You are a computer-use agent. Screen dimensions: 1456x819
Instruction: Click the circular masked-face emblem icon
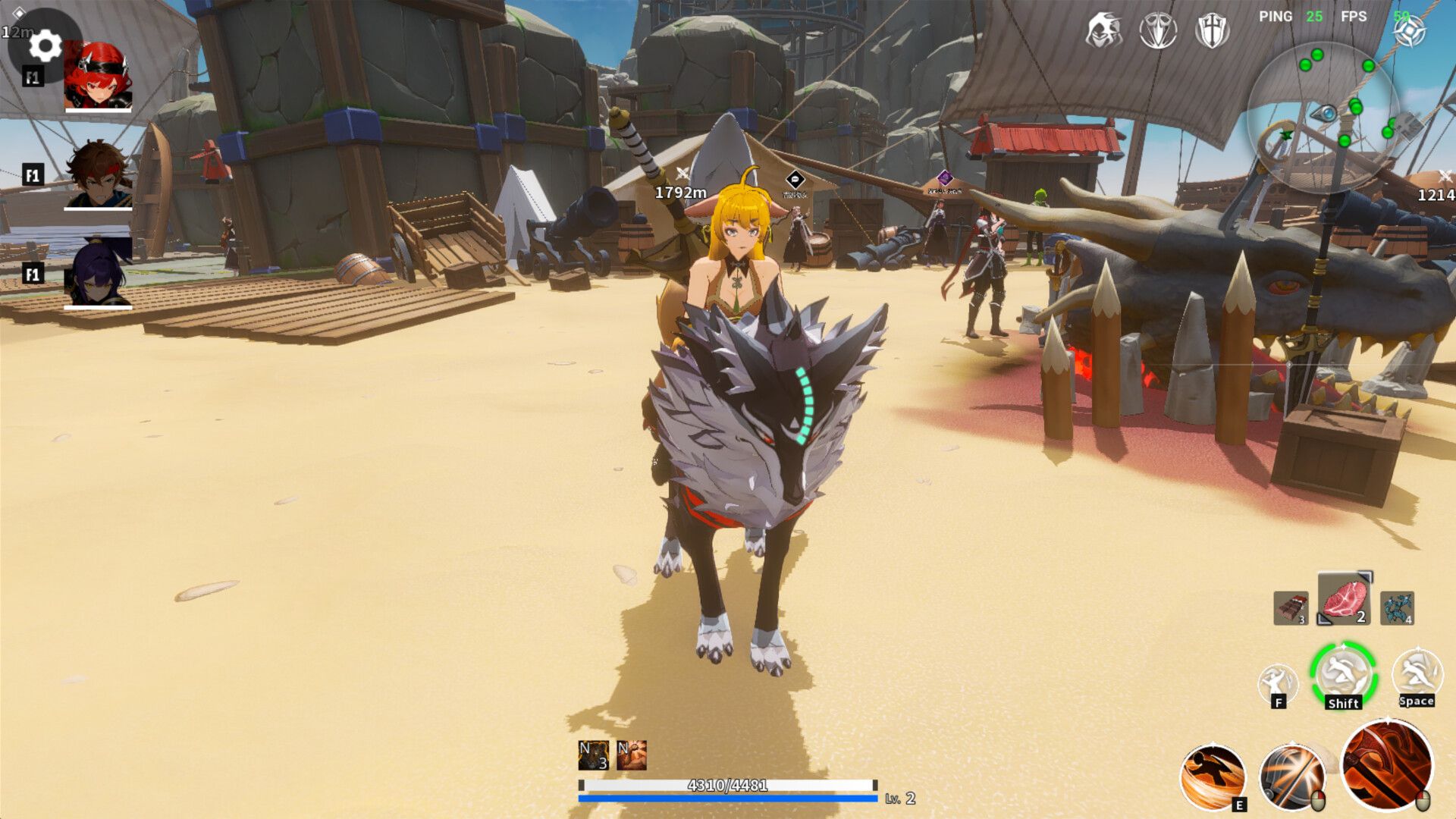[x=1158, y=31]
